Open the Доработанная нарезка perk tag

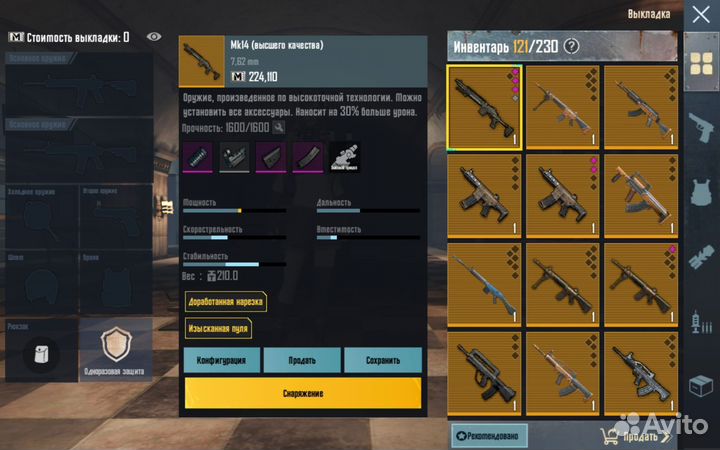point(225,302)
